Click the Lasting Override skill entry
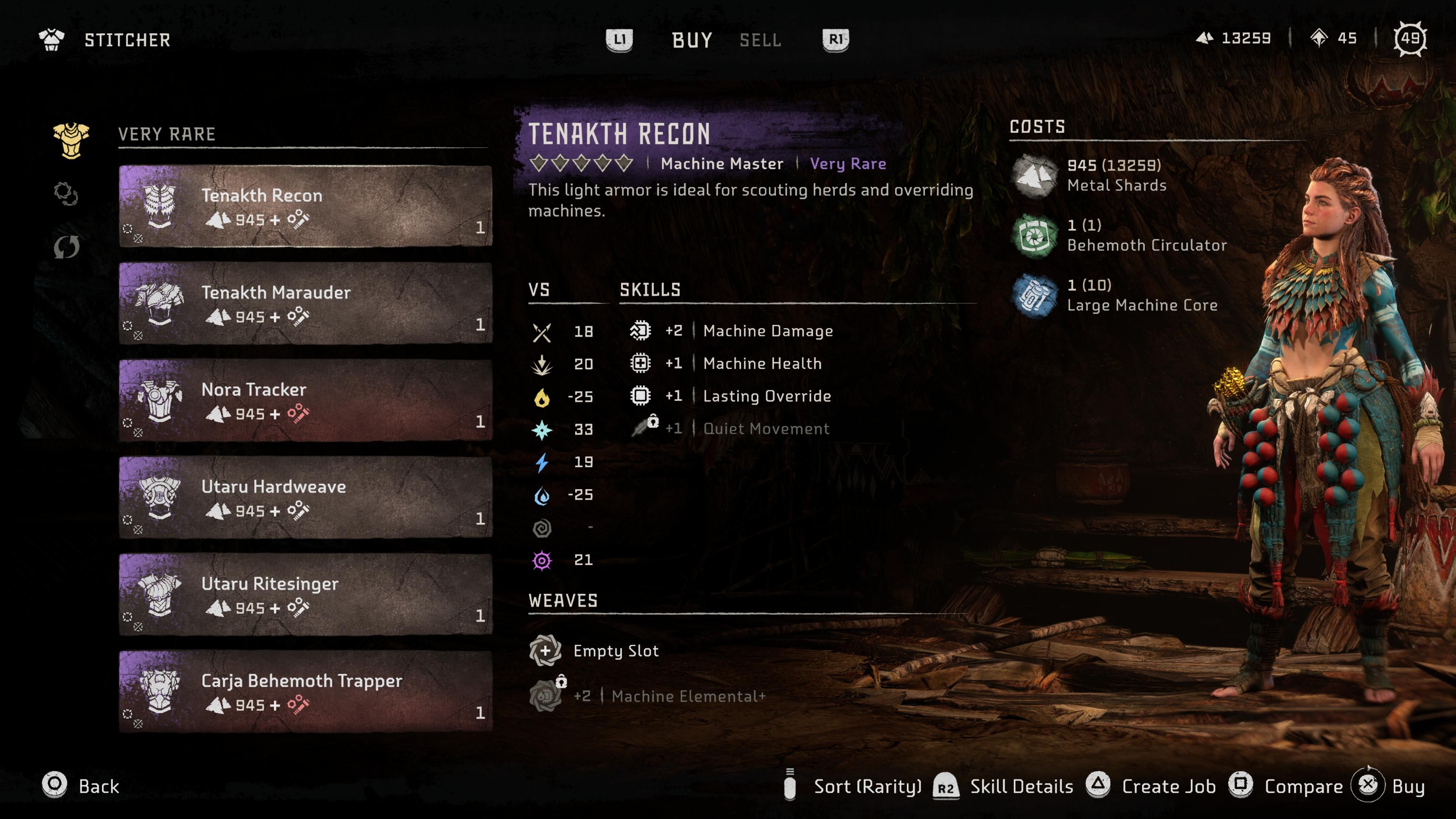This screenshot has width=1456, height=819. point(766,395)
